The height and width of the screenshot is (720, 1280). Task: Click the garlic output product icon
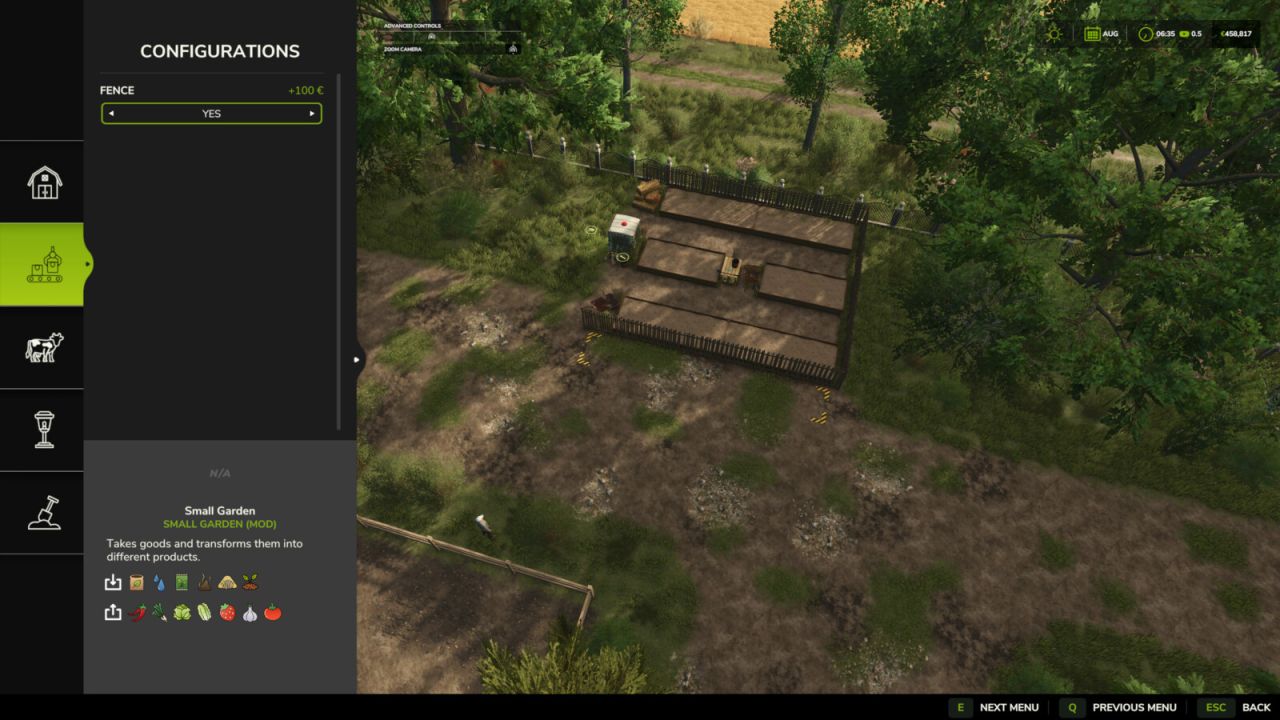[250, 612]
